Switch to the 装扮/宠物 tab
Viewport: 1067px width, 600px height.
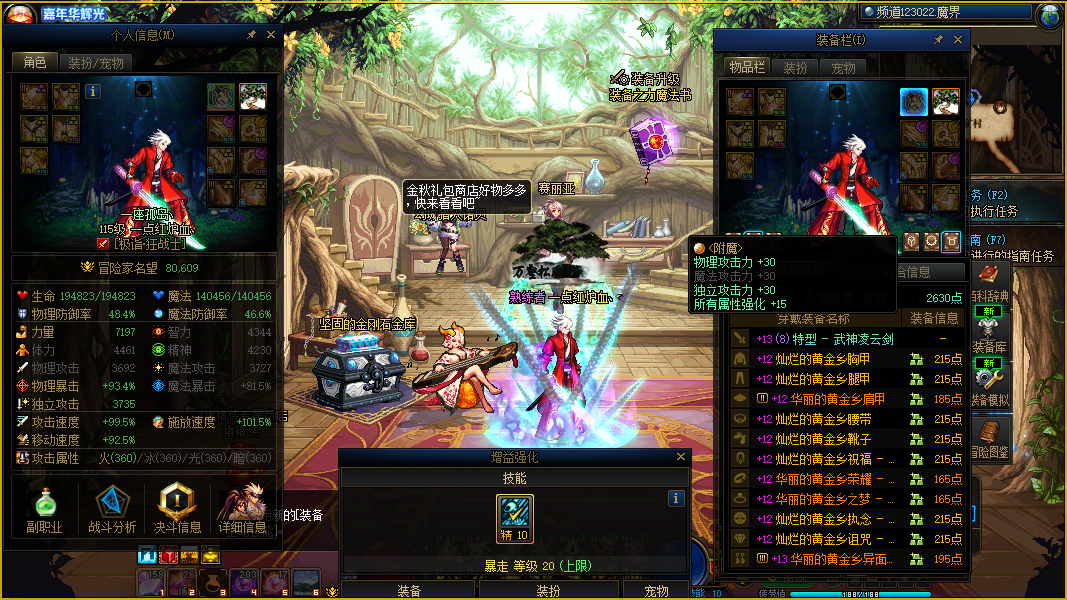96,63
